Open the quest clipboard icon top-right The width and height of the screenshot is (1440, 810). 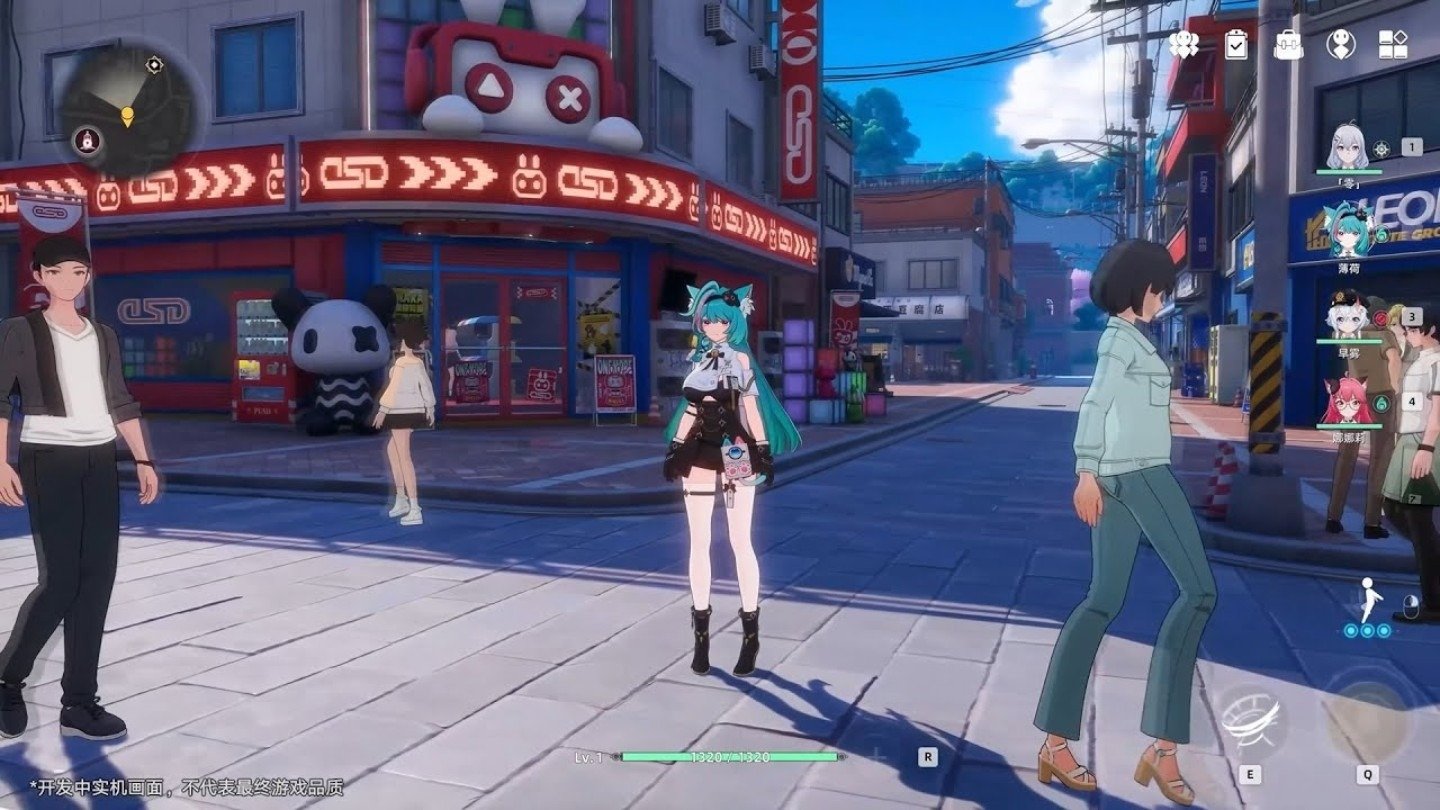click(1235, 43)
